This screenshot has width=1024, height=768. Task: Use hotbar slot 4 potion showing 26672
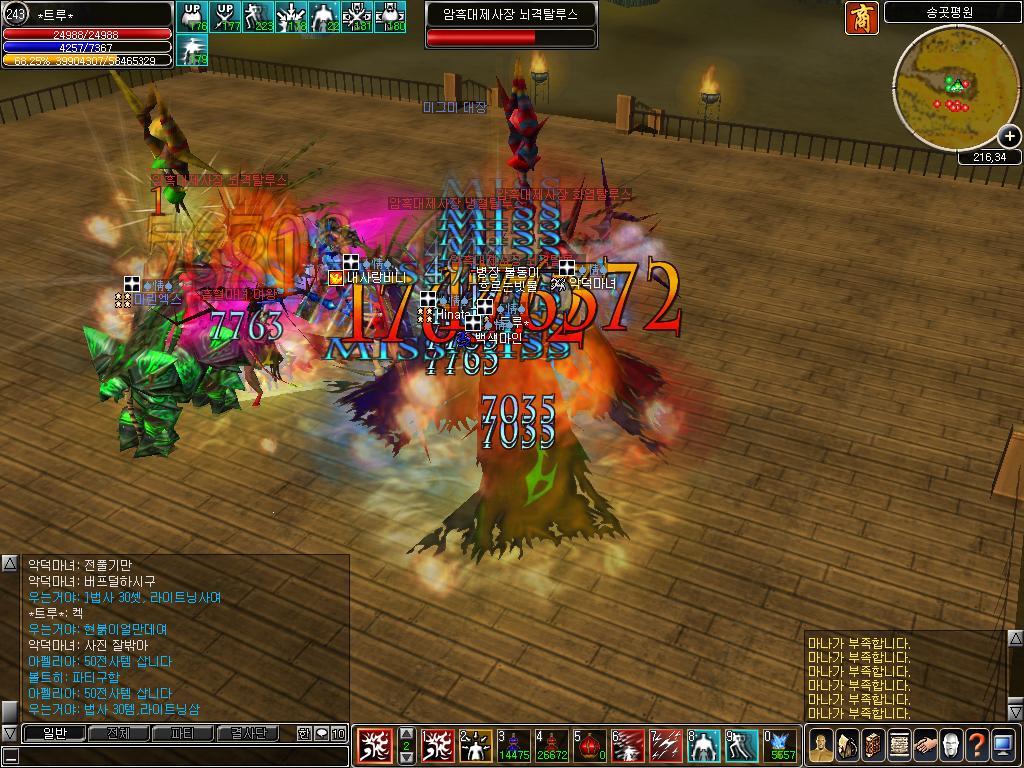point(551,746)
